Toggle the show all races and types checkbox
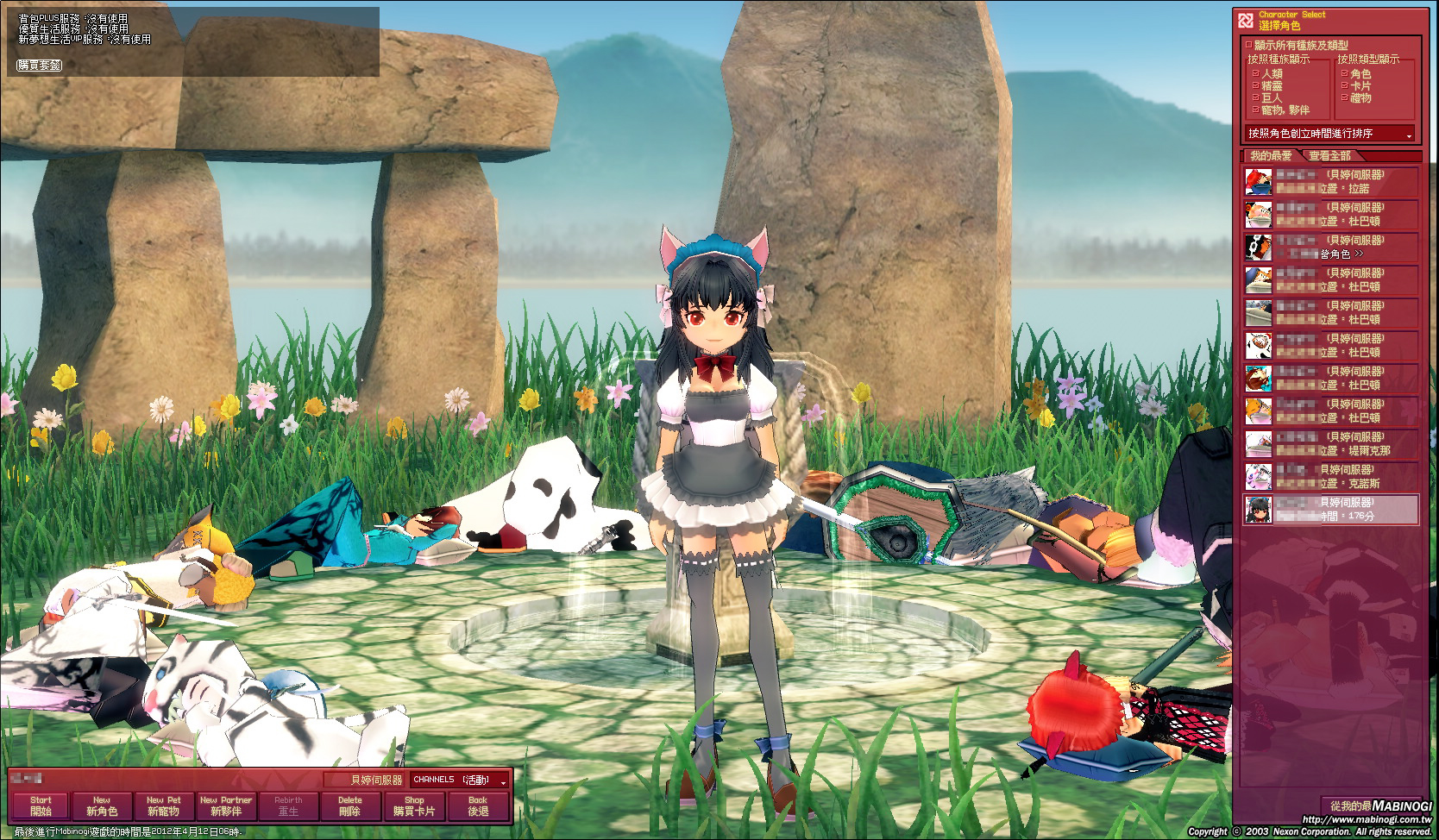The image size is (1439, 840). [x=1248, y=45]
